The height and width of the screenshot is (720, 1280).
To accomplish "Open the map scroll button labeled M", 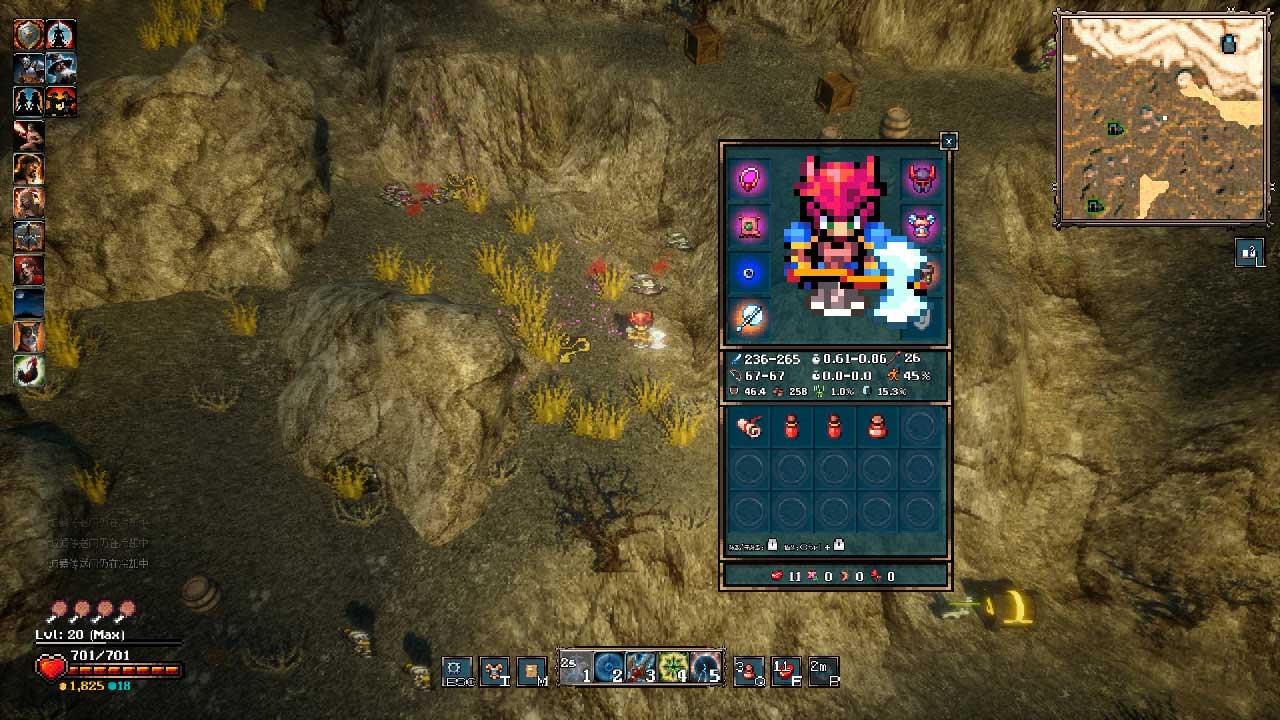I will (x=533, y=671).
